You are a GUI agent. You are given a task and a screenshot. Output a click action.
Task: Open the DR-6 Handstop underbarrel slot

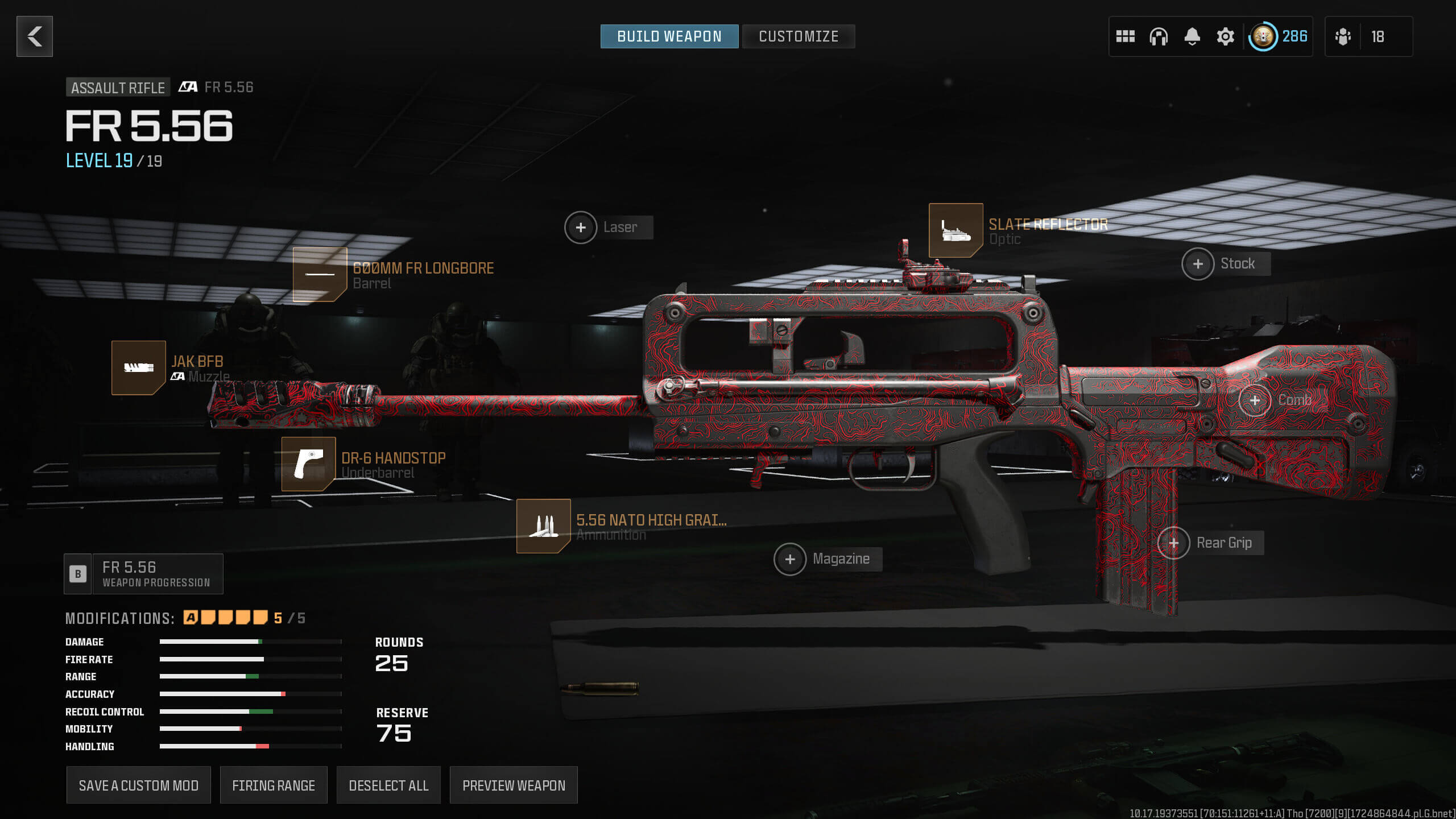[308, 464]
